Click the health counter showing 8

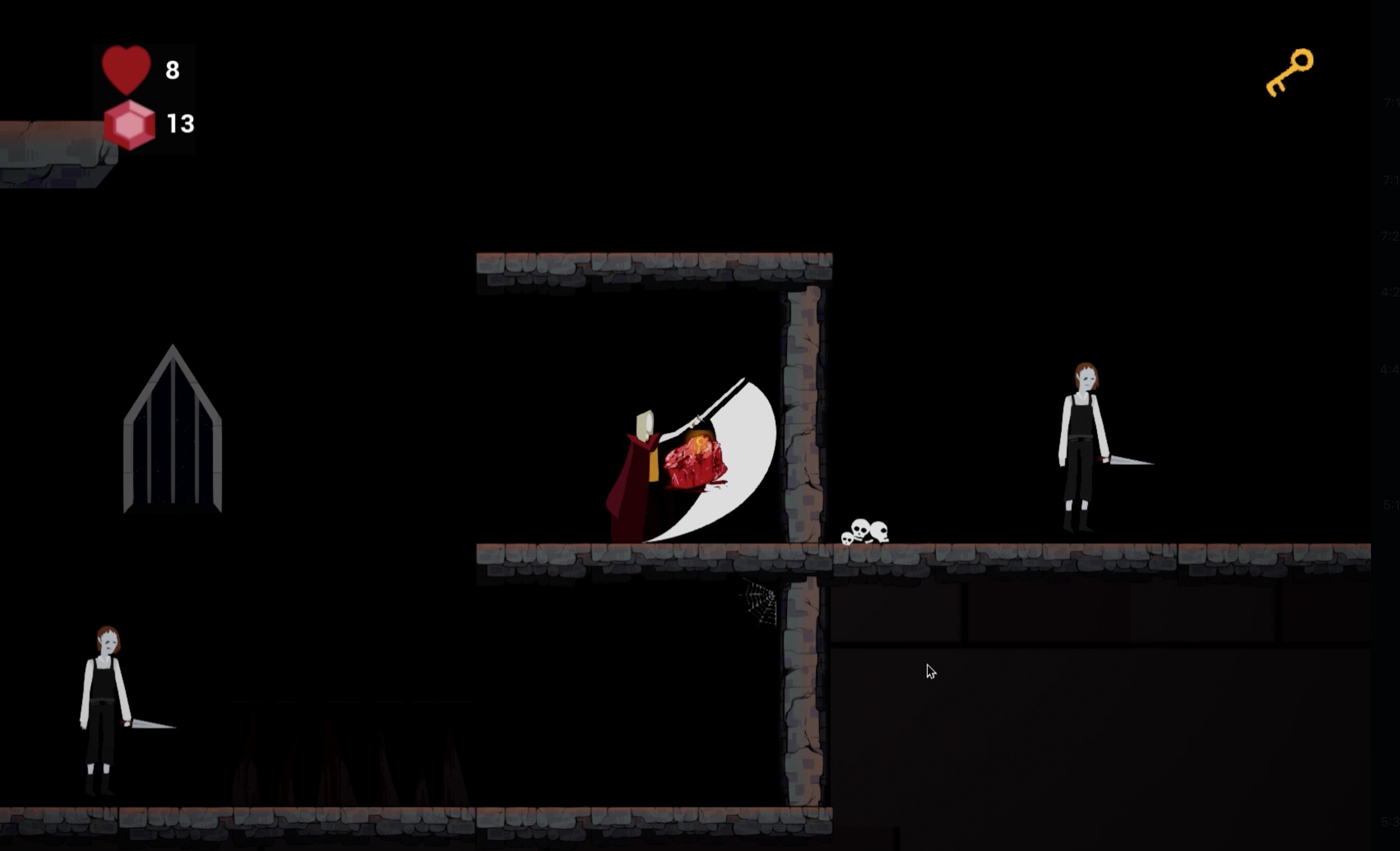point(172,70)
